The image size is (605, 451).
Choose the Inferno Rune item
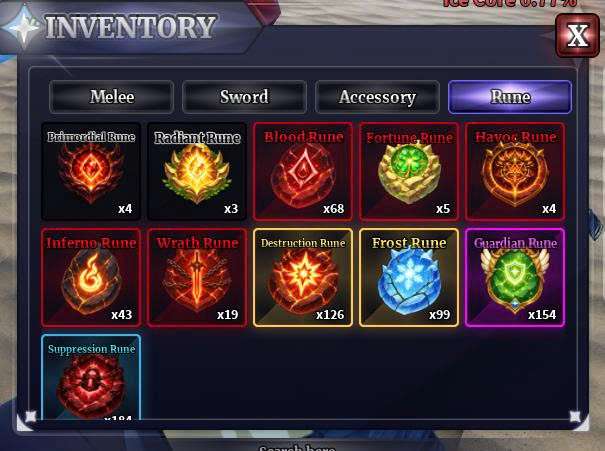91,277
